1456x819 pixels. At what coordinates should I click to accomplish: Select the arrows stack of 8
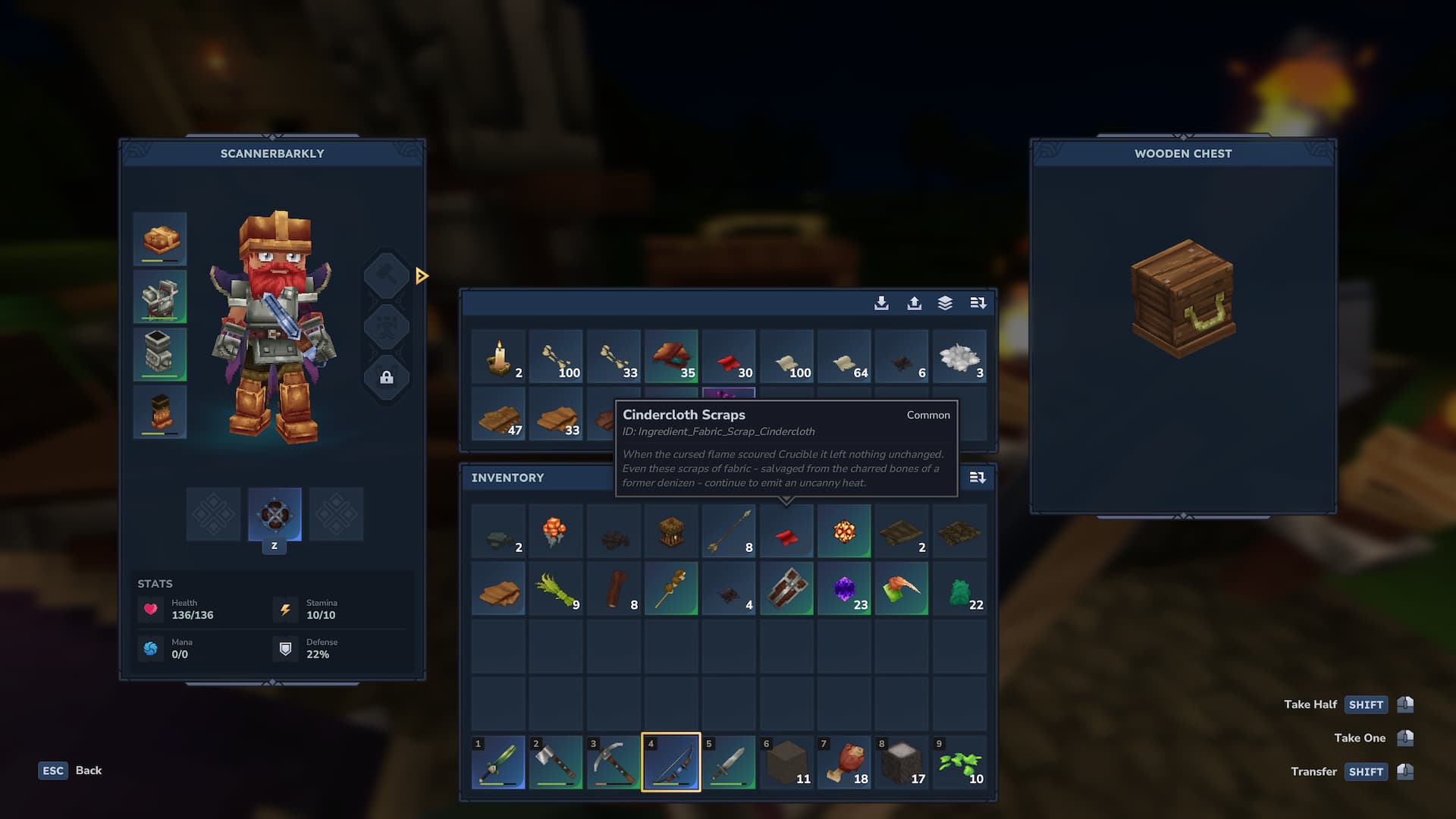729,532
